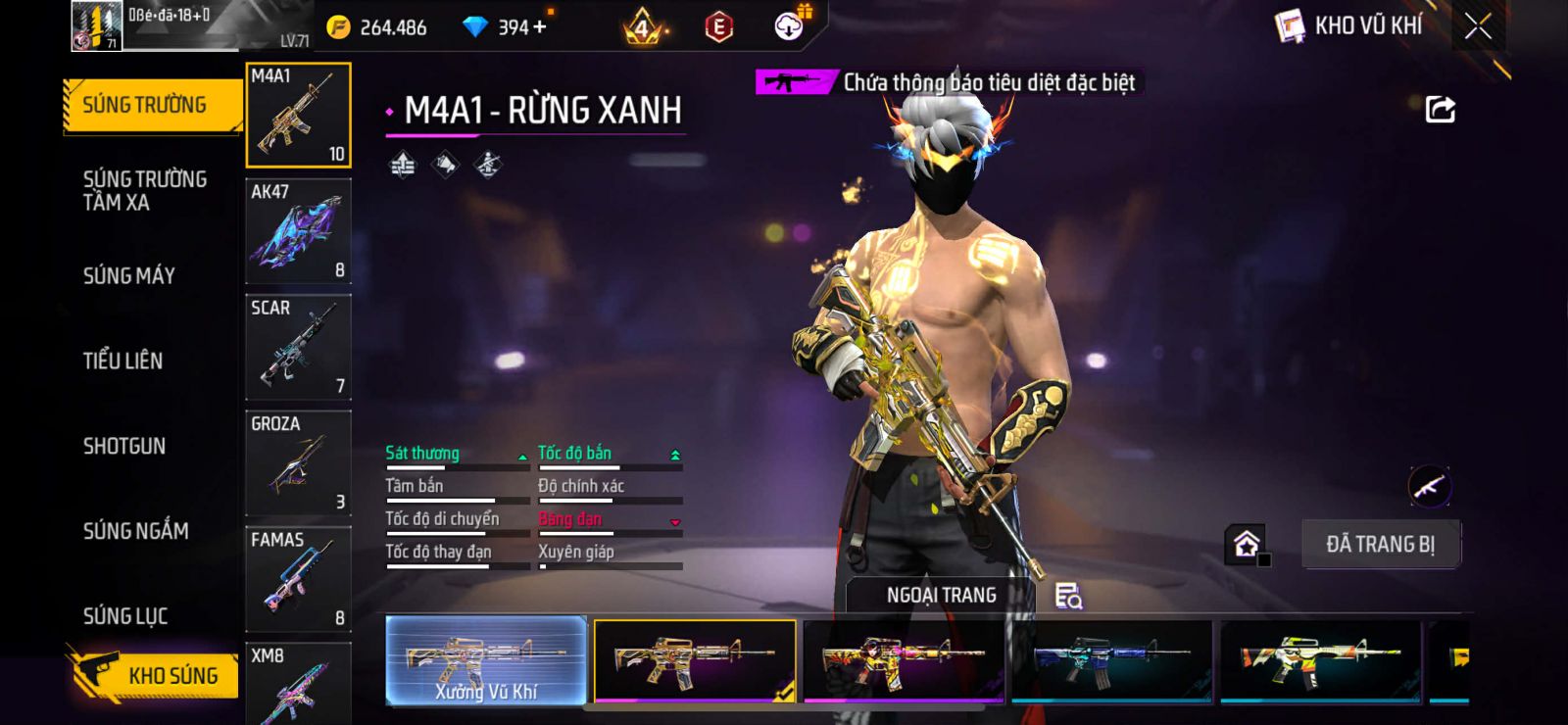Open the Súng Máy weapon category

click(x=128, y=276)
